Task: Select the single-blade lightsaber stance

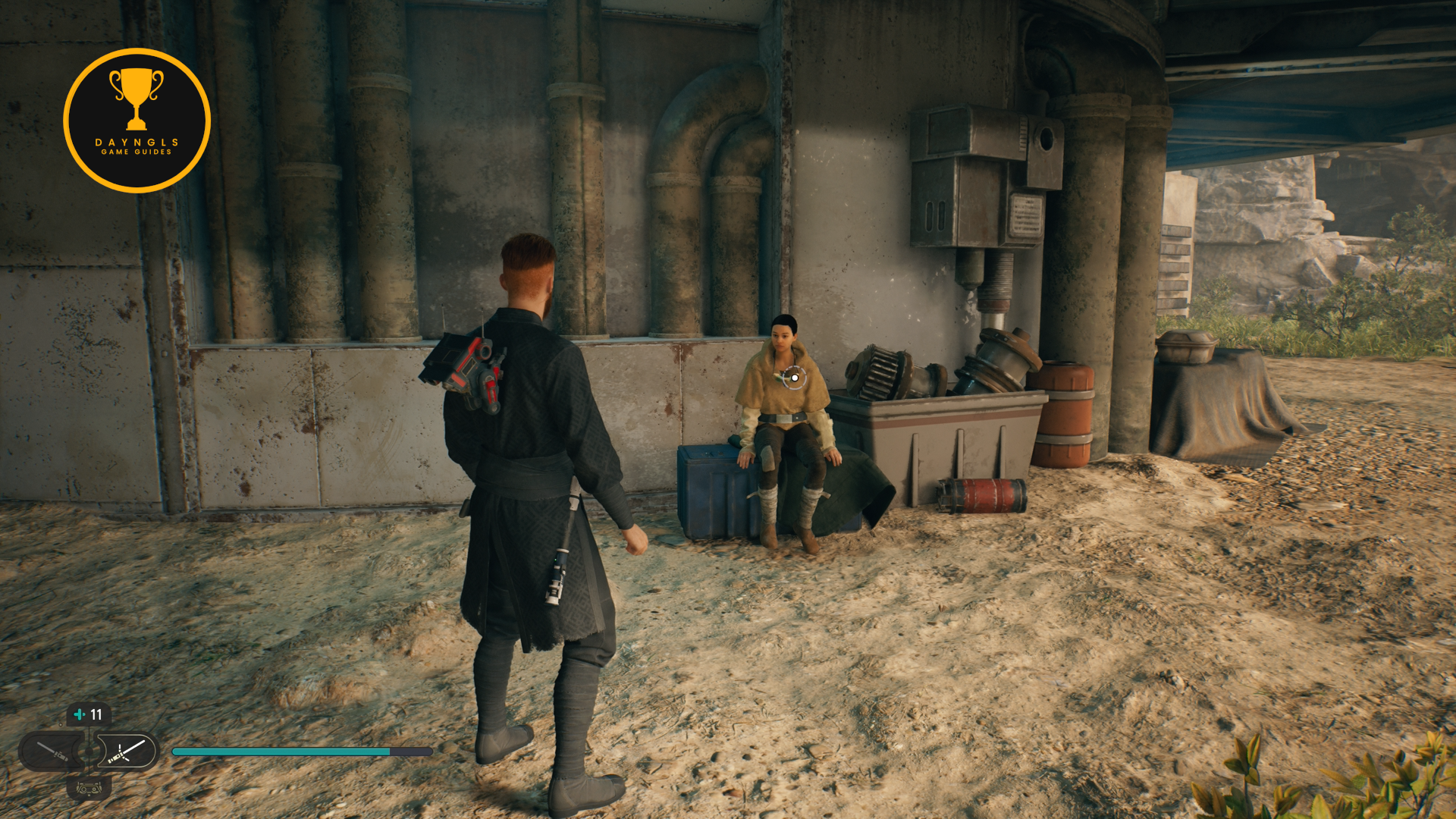Action: click(52, 752)
